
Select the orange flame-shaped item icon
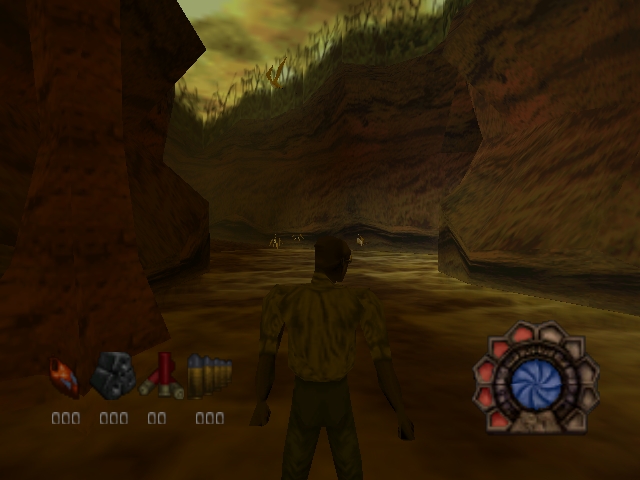point(65,378)
